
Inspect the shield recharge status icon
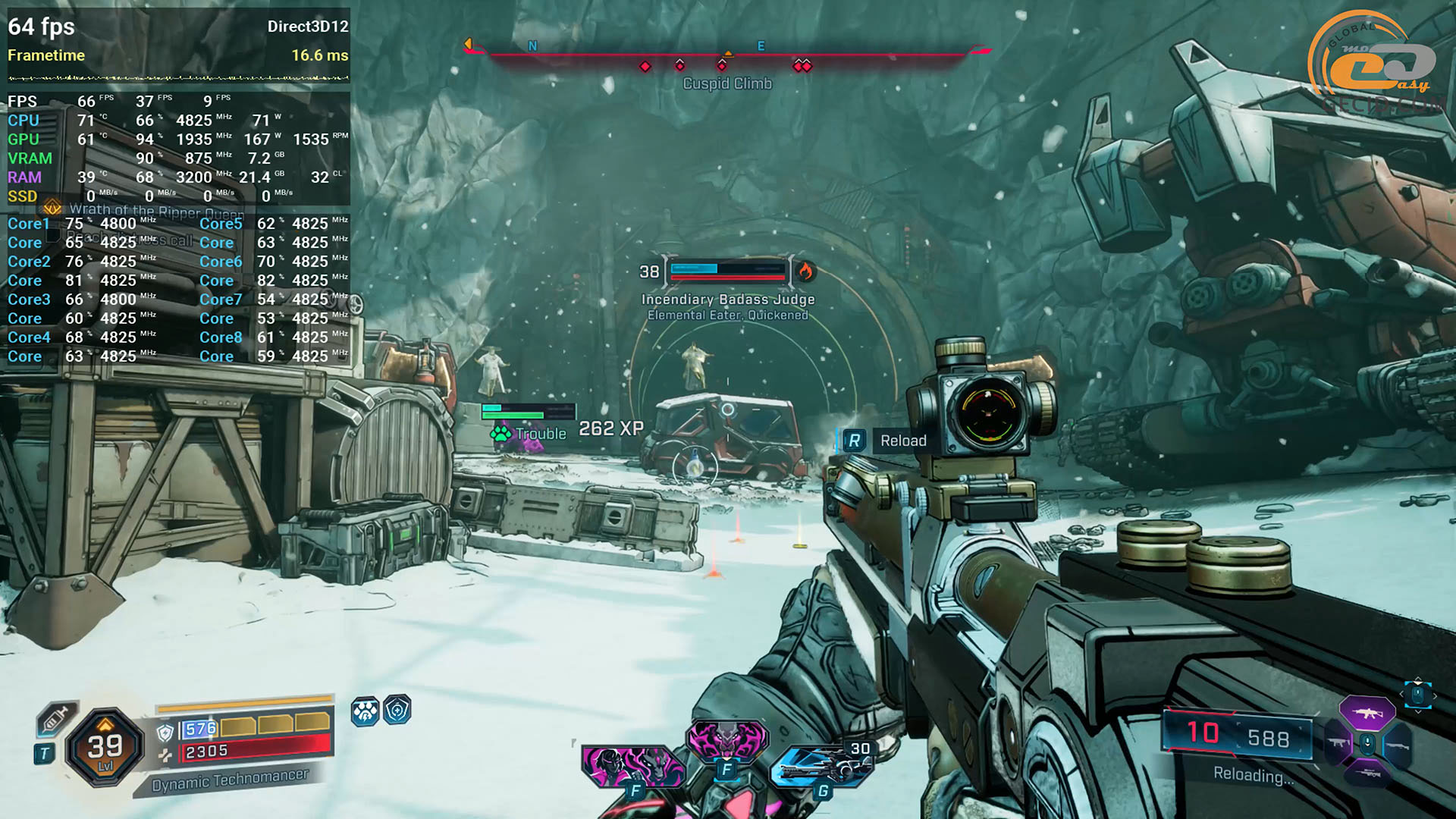(x=397, y=711)
